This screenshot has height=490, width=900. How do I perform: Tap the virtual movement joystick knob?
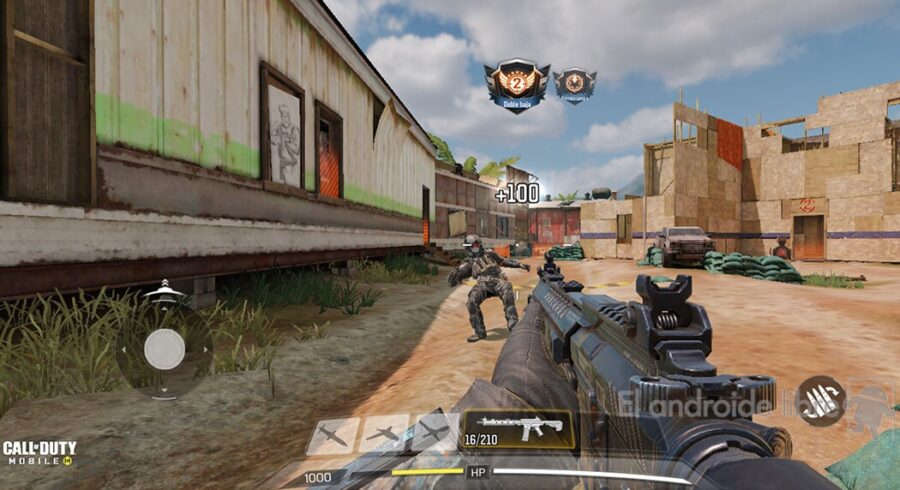click(164, 349)
